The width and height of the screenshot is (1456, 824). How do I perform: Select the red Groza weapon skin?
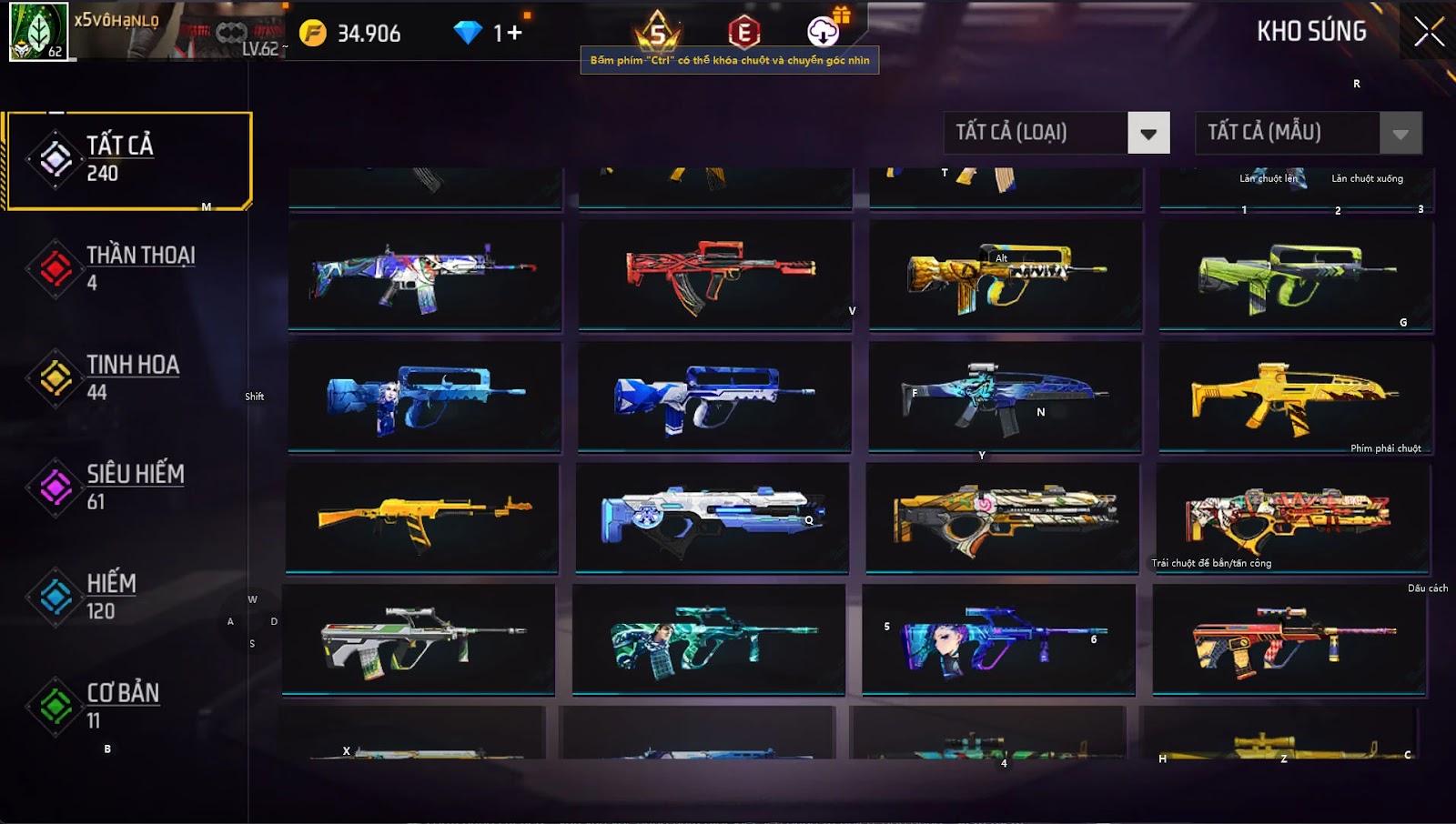coord(715,275)
